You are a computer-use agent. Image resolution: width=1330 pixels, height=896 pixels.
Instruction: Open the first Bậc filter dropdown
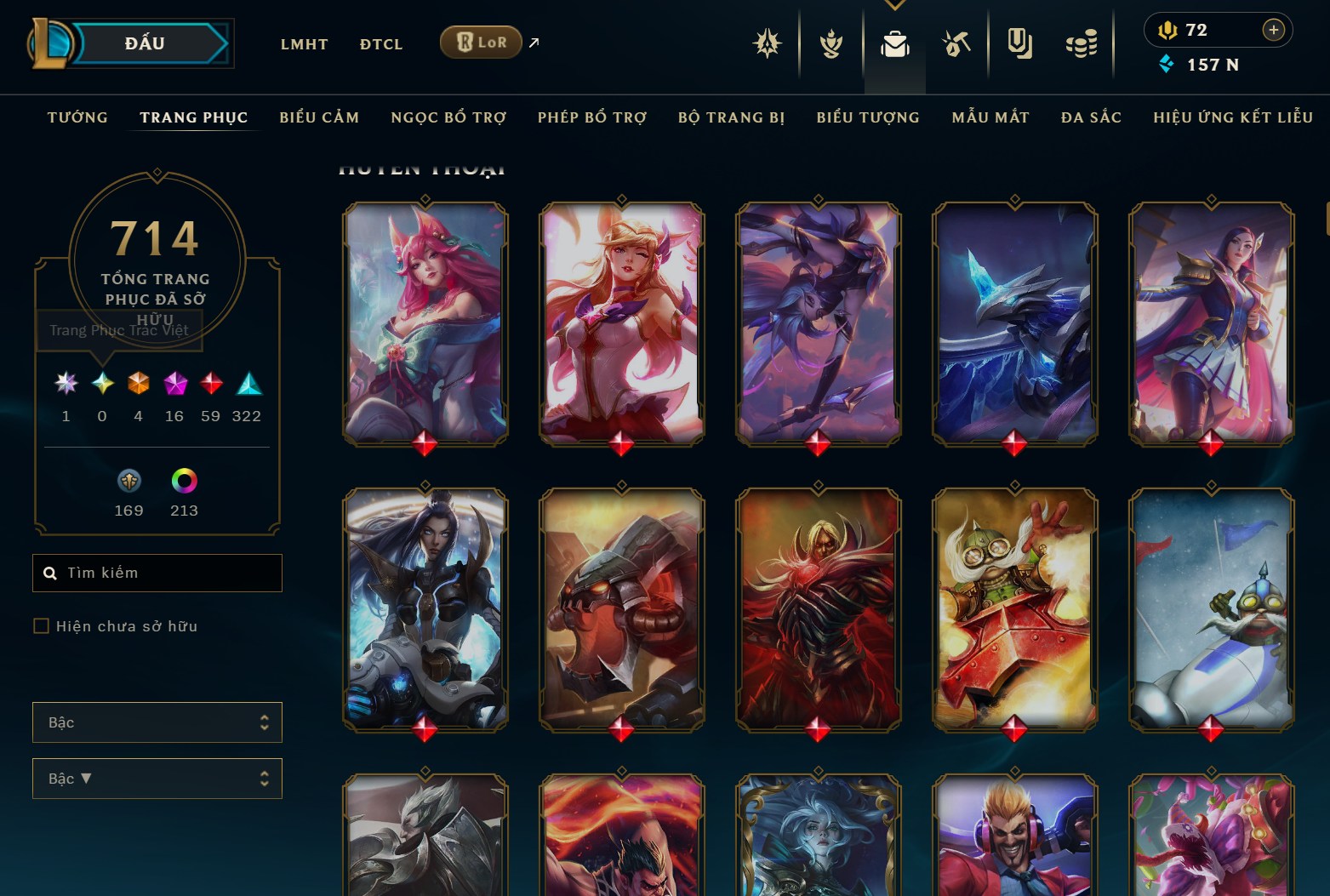157,722
